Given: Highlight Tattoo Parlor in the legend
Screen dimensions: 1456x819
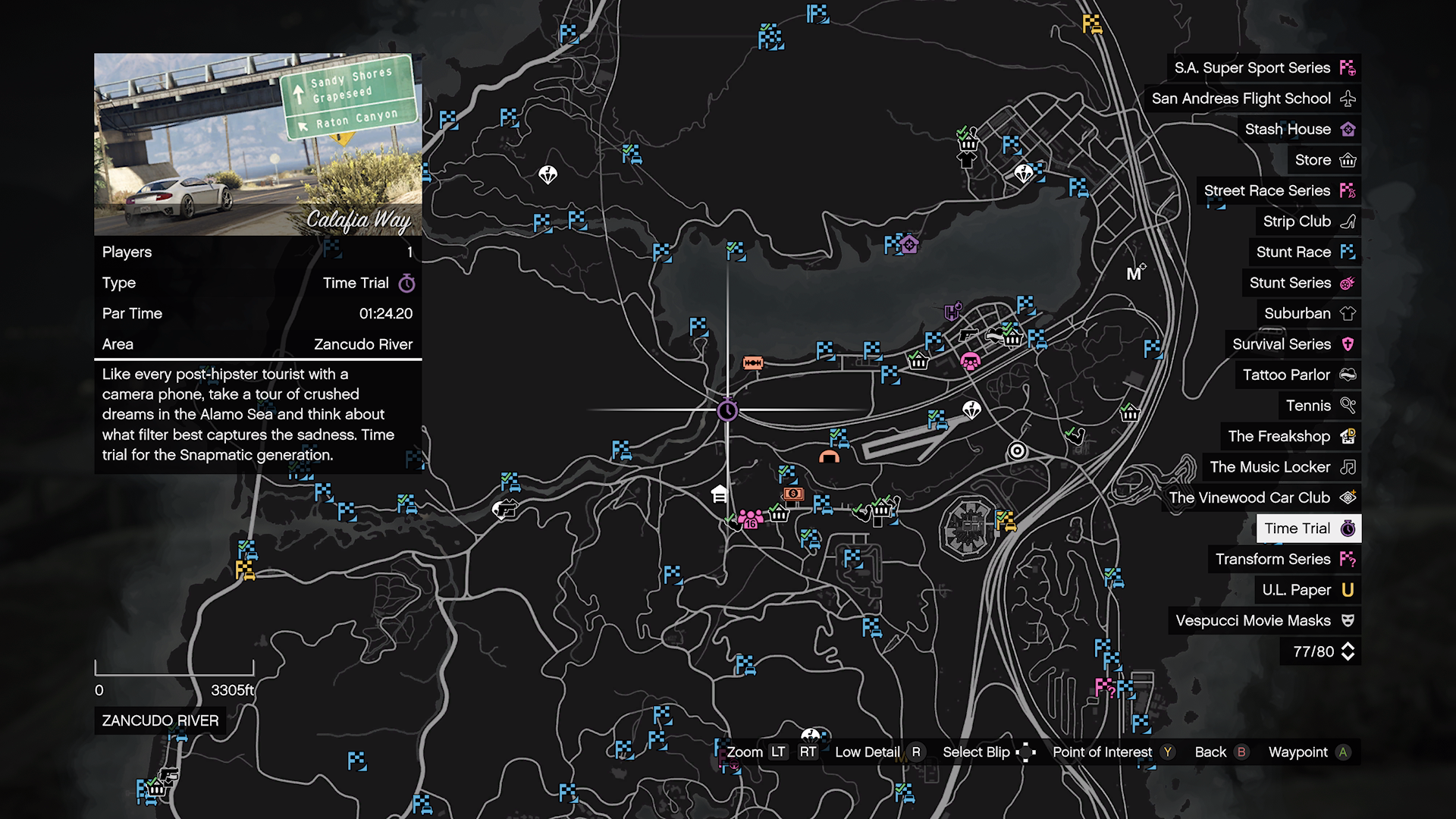Looking at the screenshot, I should pos(1298,375).
